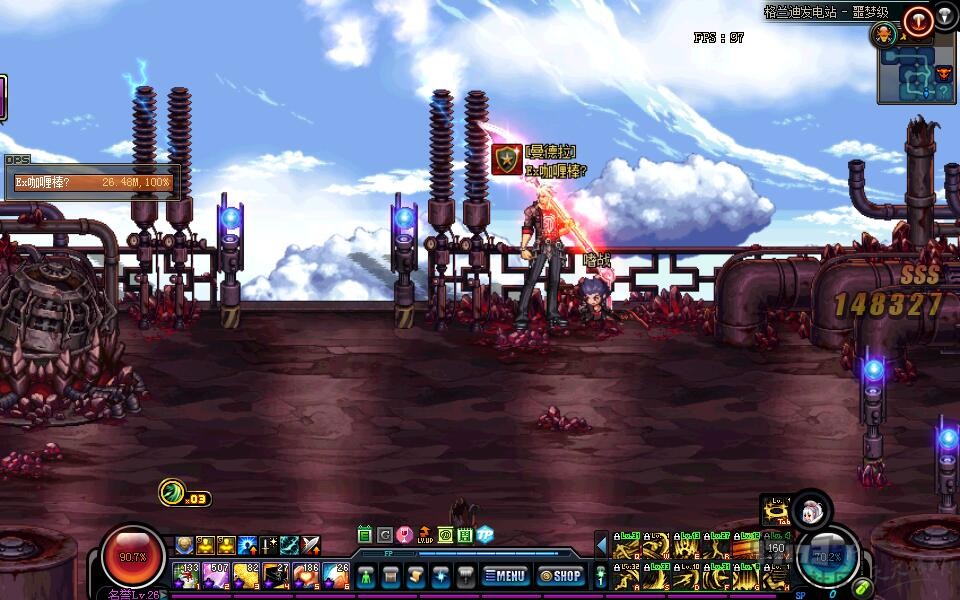This screenshot has height=600, width=960.
Task: Click the pink wine glass icon
Action: (404, 535)
